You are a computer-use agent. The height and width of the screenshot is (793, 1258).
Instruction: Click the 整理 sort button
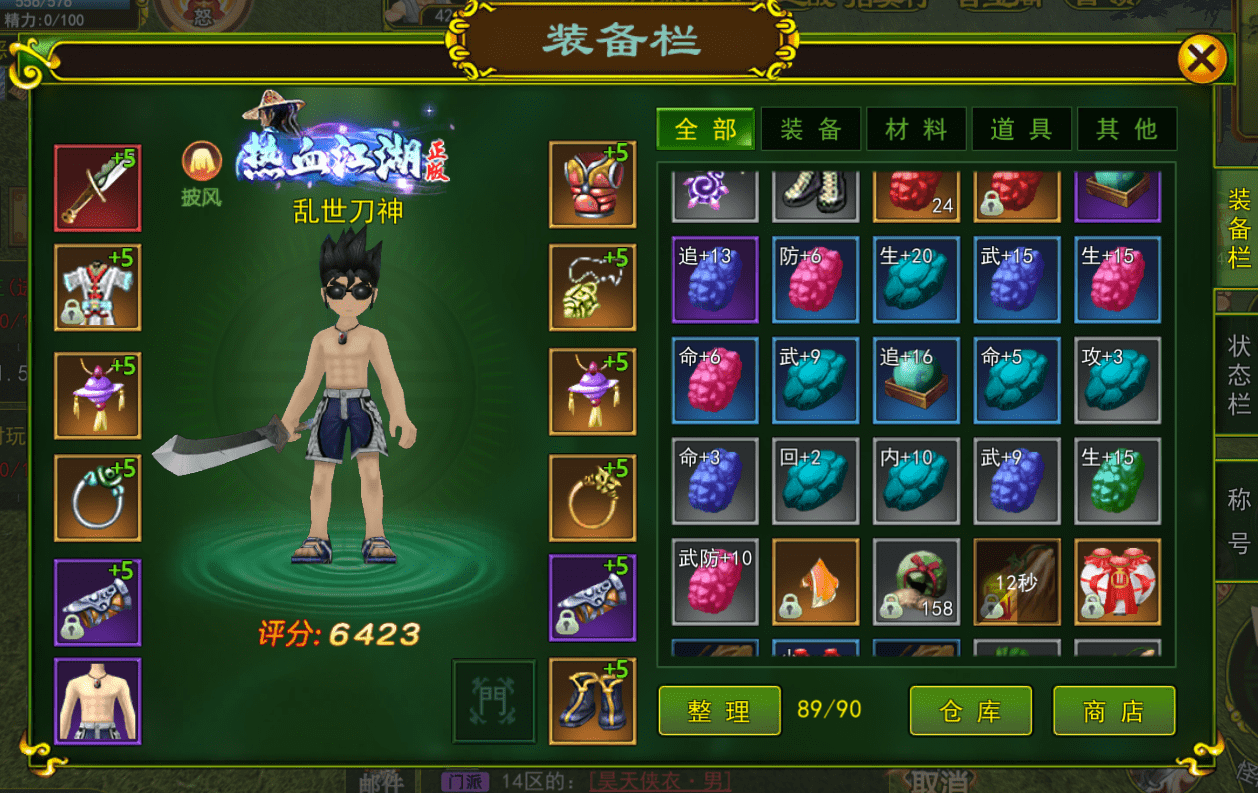tap(719, 711)
